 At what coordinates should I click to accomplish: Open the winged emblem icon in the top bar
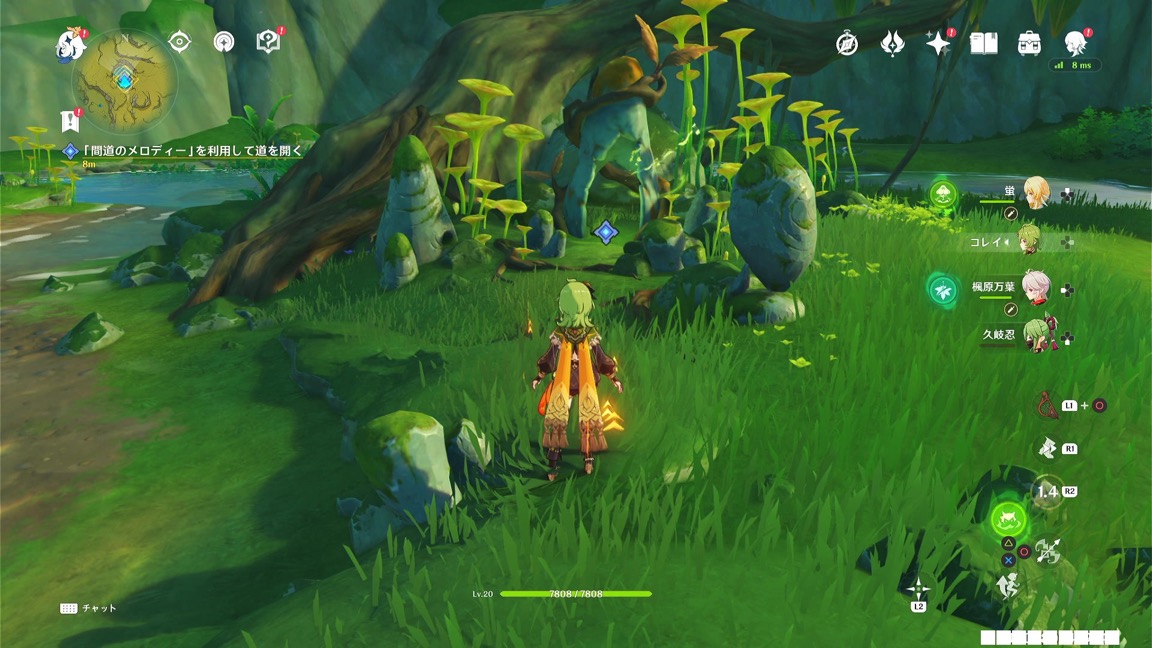pos(892,43)
